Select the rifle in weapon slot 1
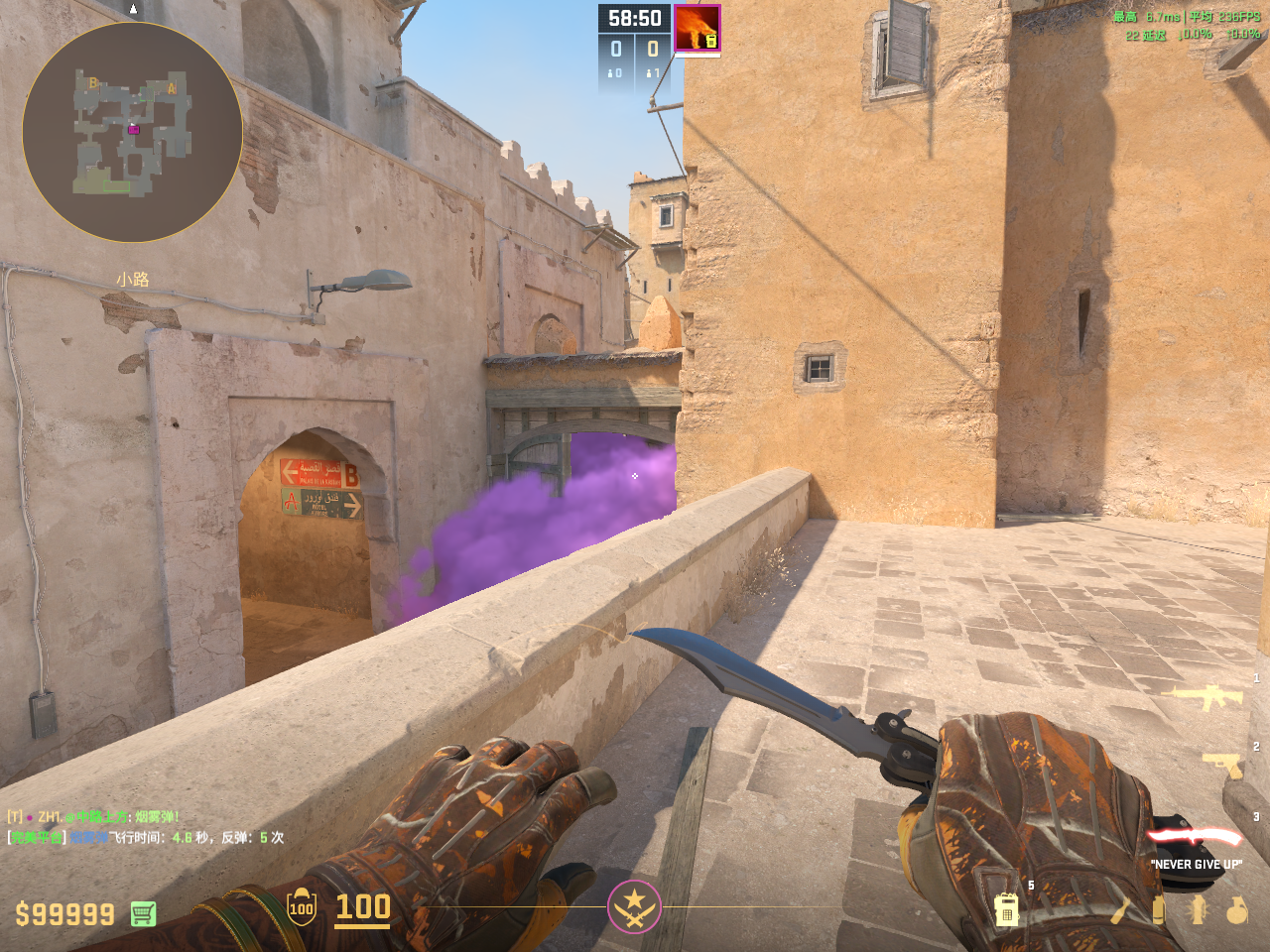This screenshot has width=1270, height=952. click(x=1206, y=697)
